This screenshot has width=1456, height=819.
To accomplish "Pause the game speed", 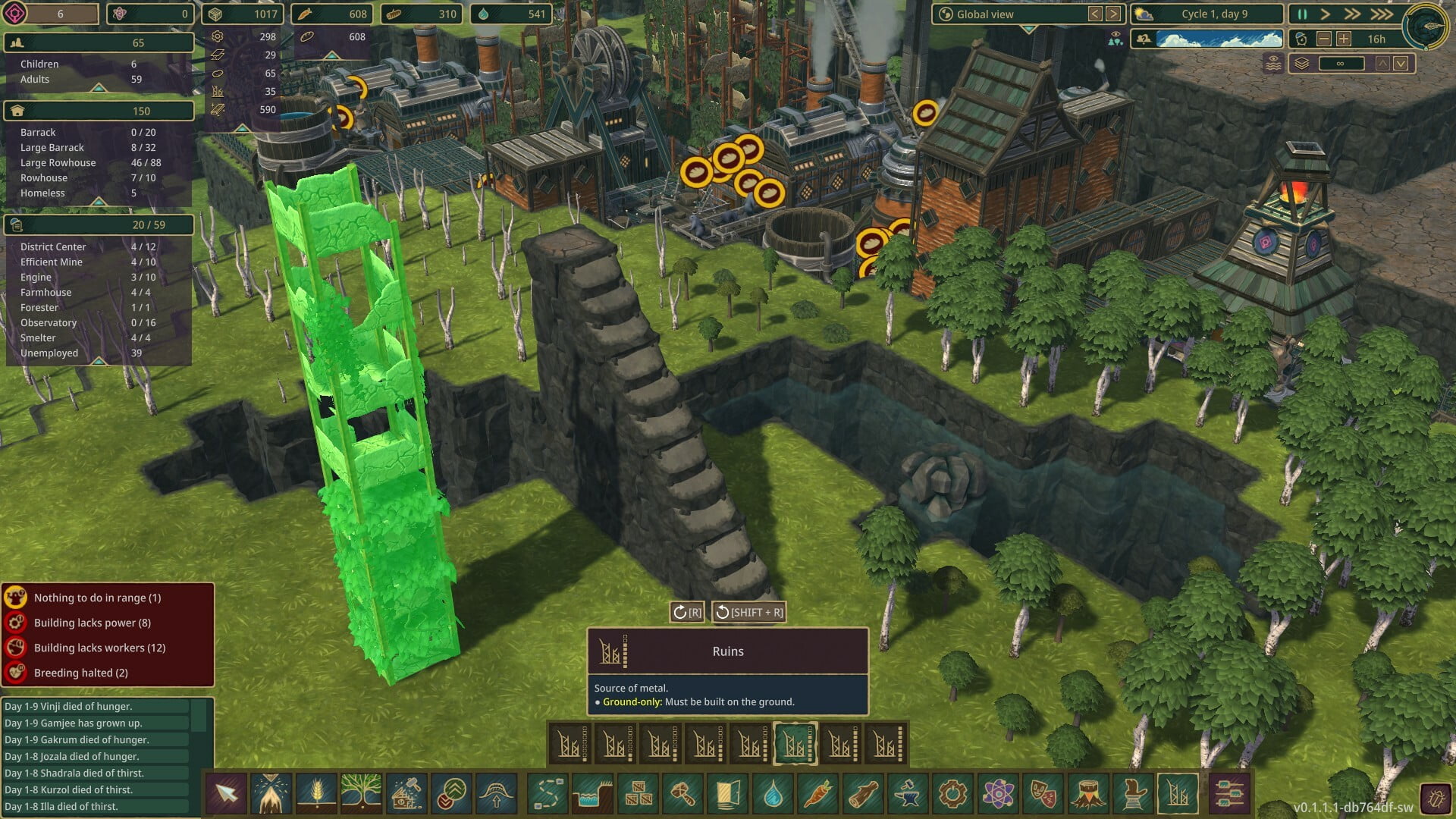I will coord(1302,14).
